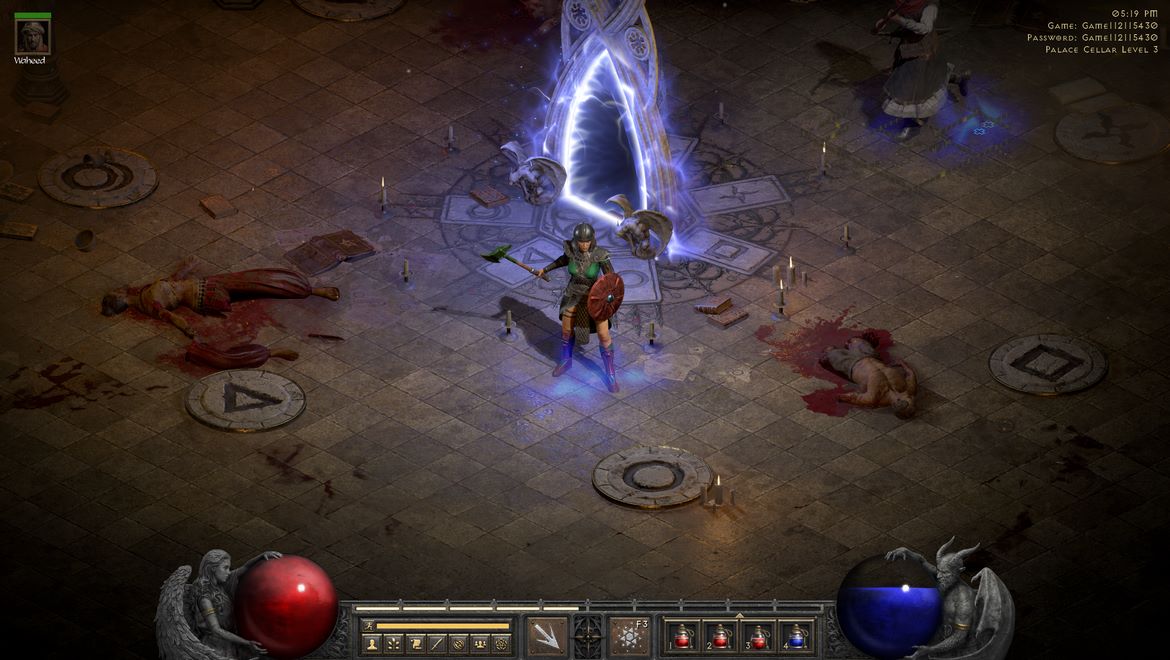Image resolution: width=1170 pixels, height=660 pixels.
Task: Use the red potion in belt slot 3
Action: (x=759, y=636)
